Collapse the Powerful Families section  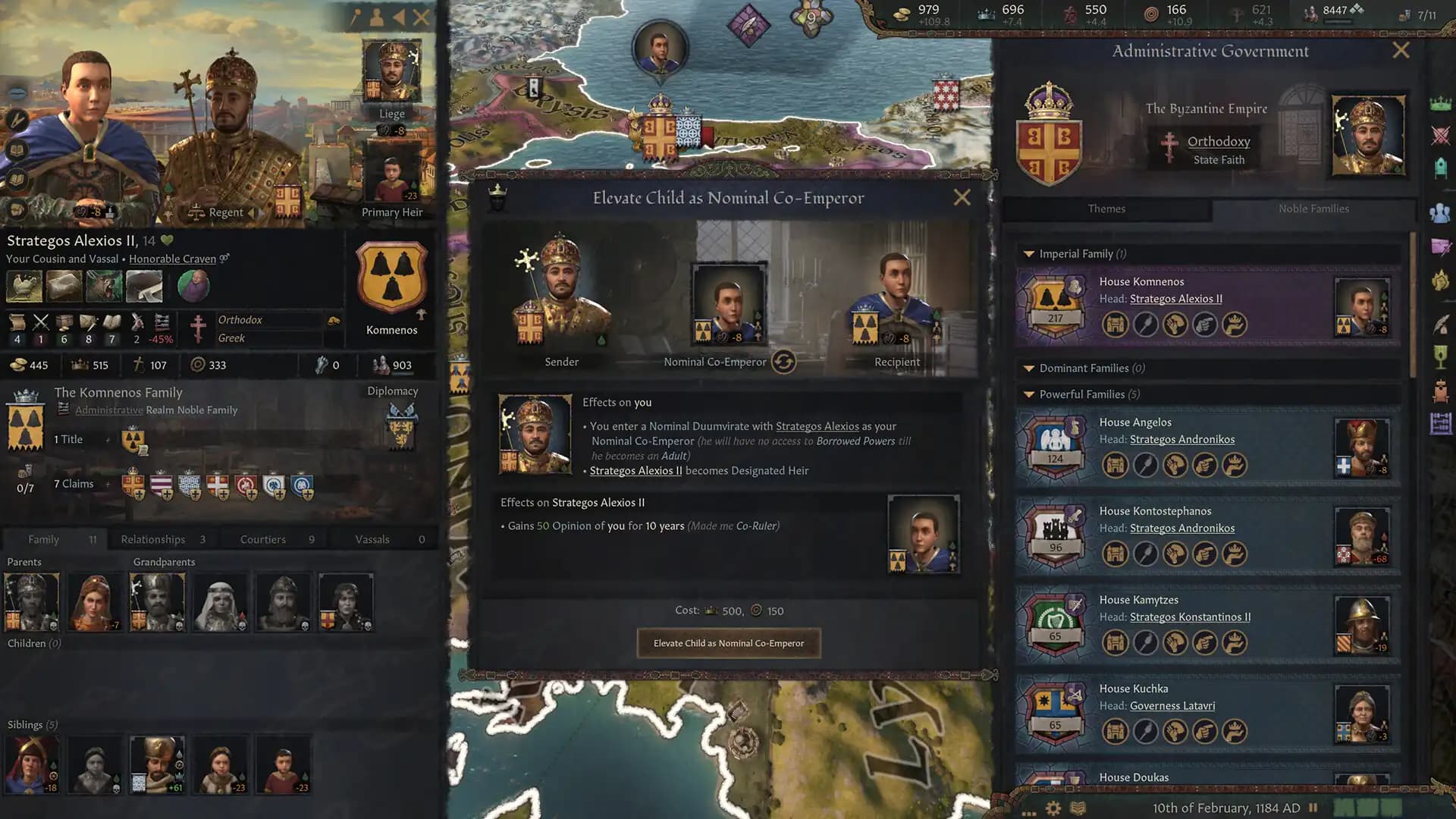[x=1029, y=394]
